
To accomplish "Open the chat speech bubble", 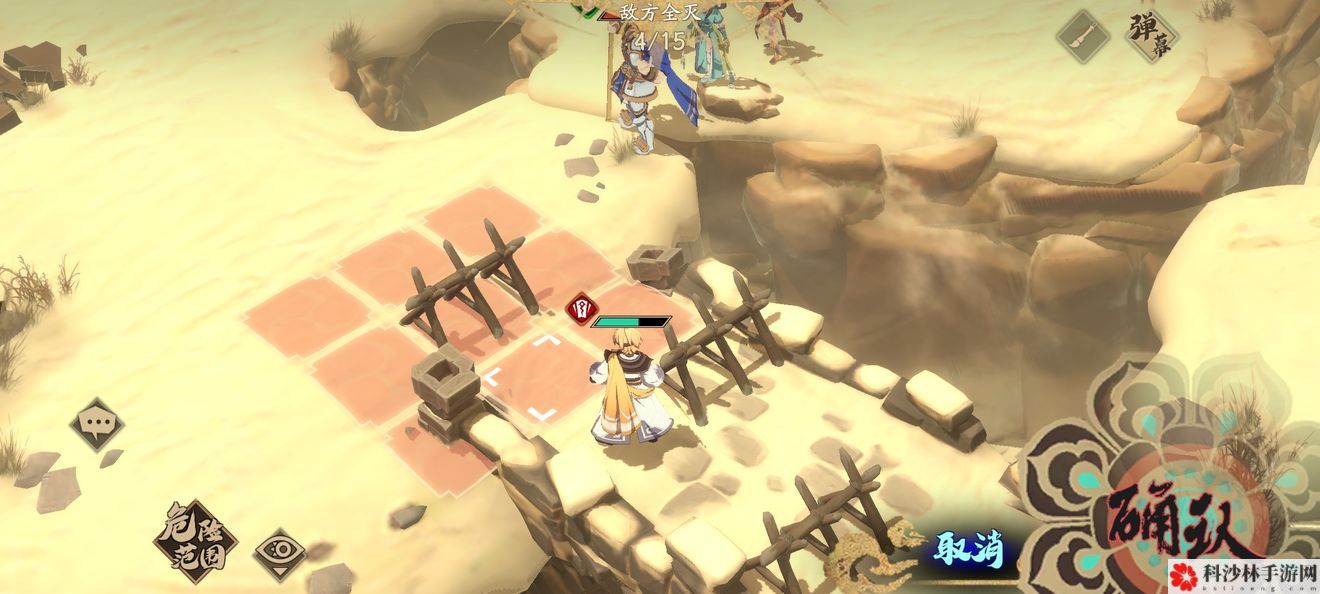I will click(97, 424).
